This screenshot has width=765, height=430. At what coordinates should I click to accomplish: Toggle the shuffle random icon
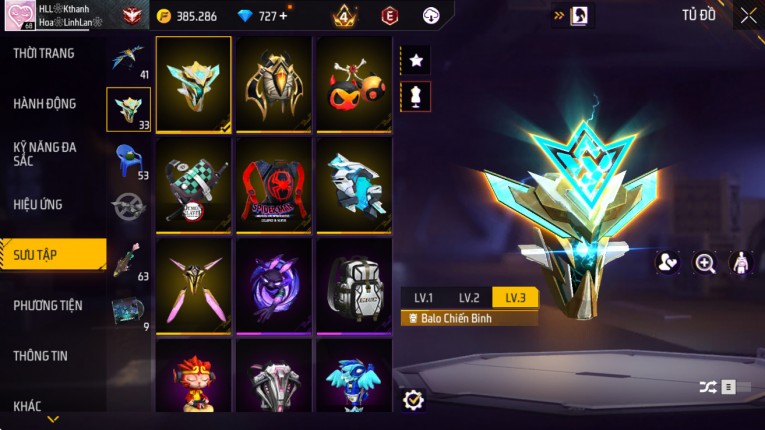708,387
